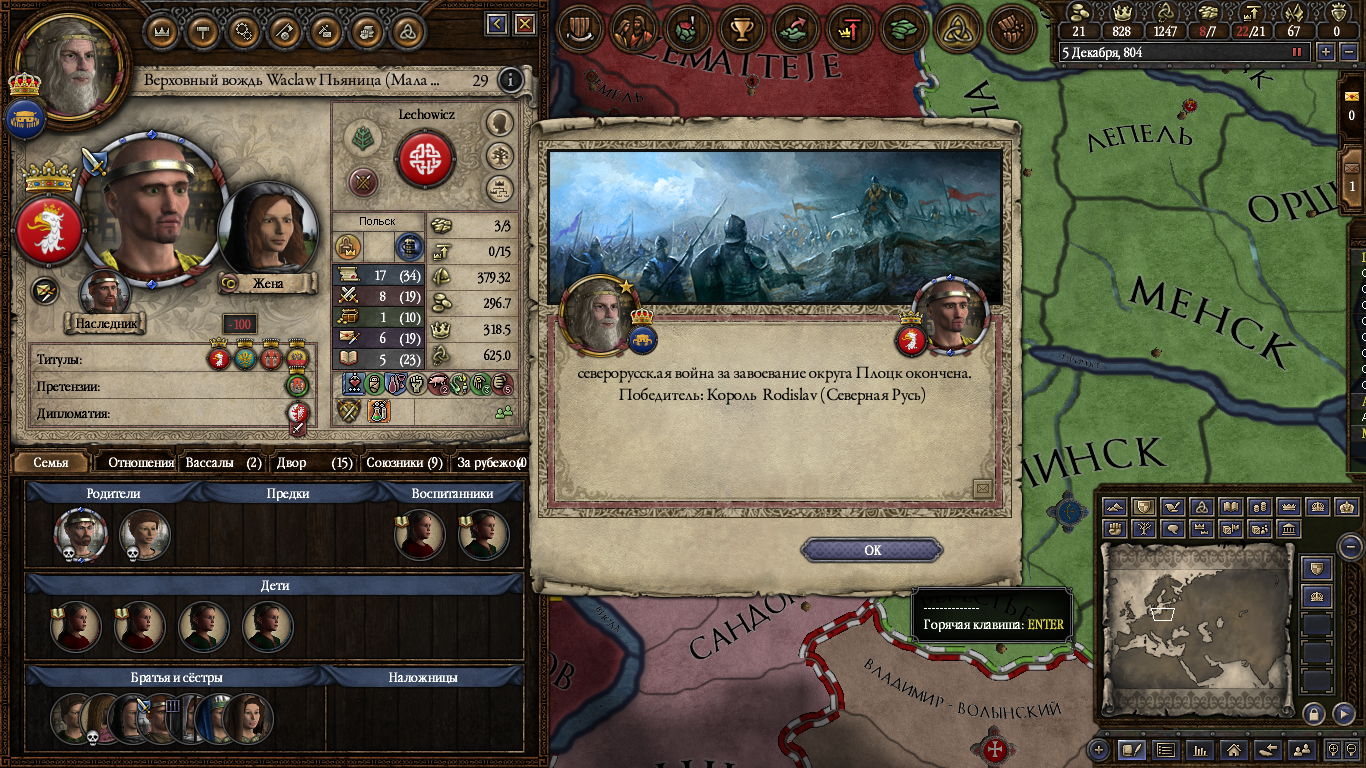1366x768 pixels.
Task: Select the Предки ancestors header
Action: [x=287, y=493]
